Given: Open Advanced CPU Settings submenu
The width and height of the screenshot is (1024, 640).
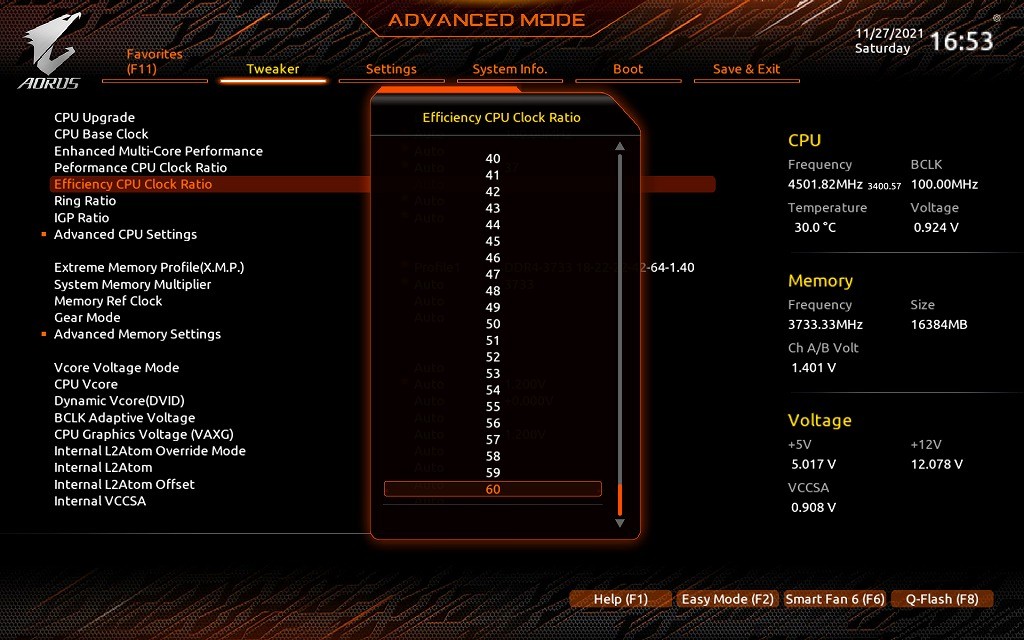Looking at the screenshot, I should 125,234.
